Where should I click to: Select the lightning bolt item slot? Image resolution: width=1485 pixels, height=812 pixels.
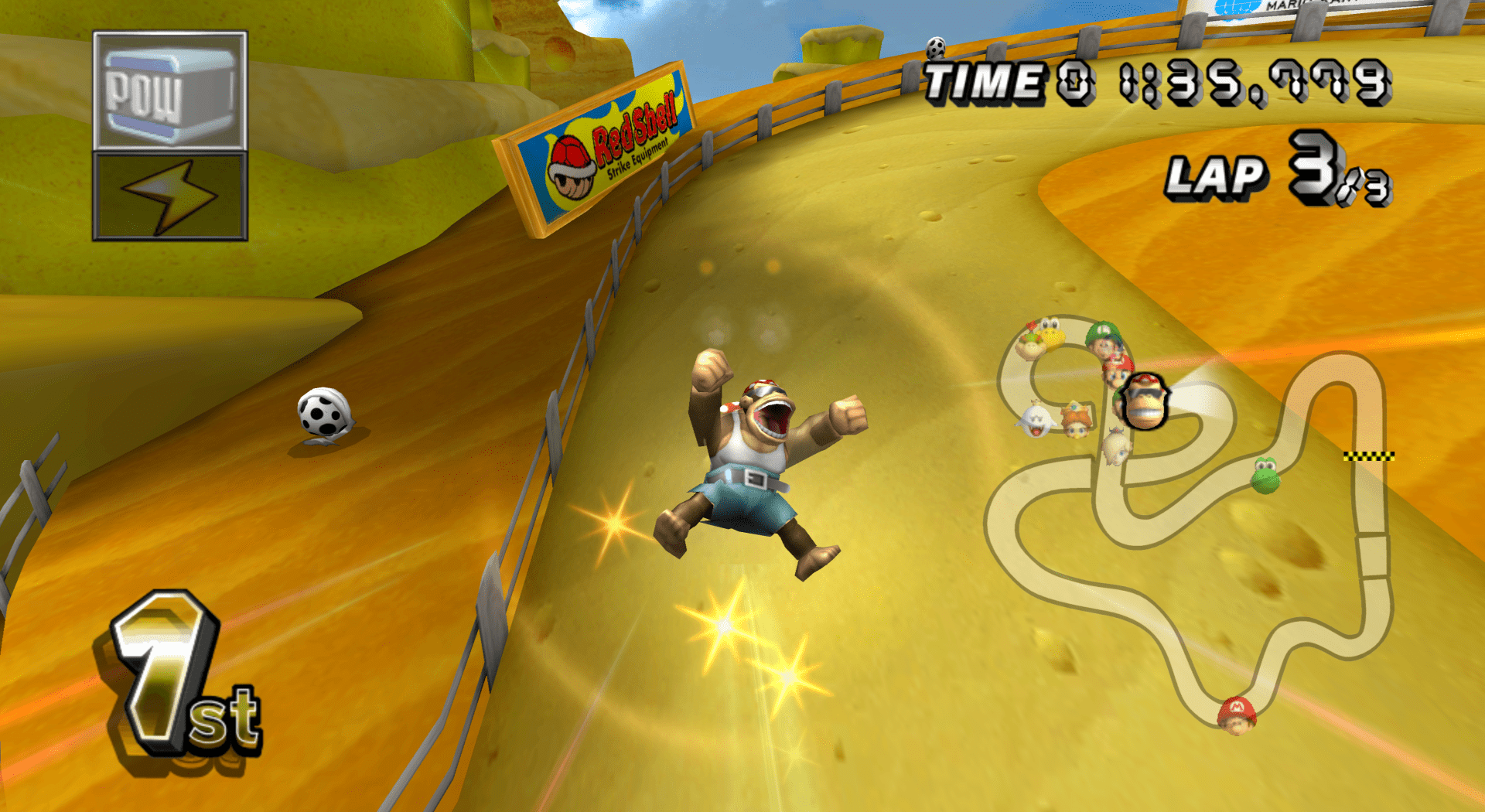170,196
